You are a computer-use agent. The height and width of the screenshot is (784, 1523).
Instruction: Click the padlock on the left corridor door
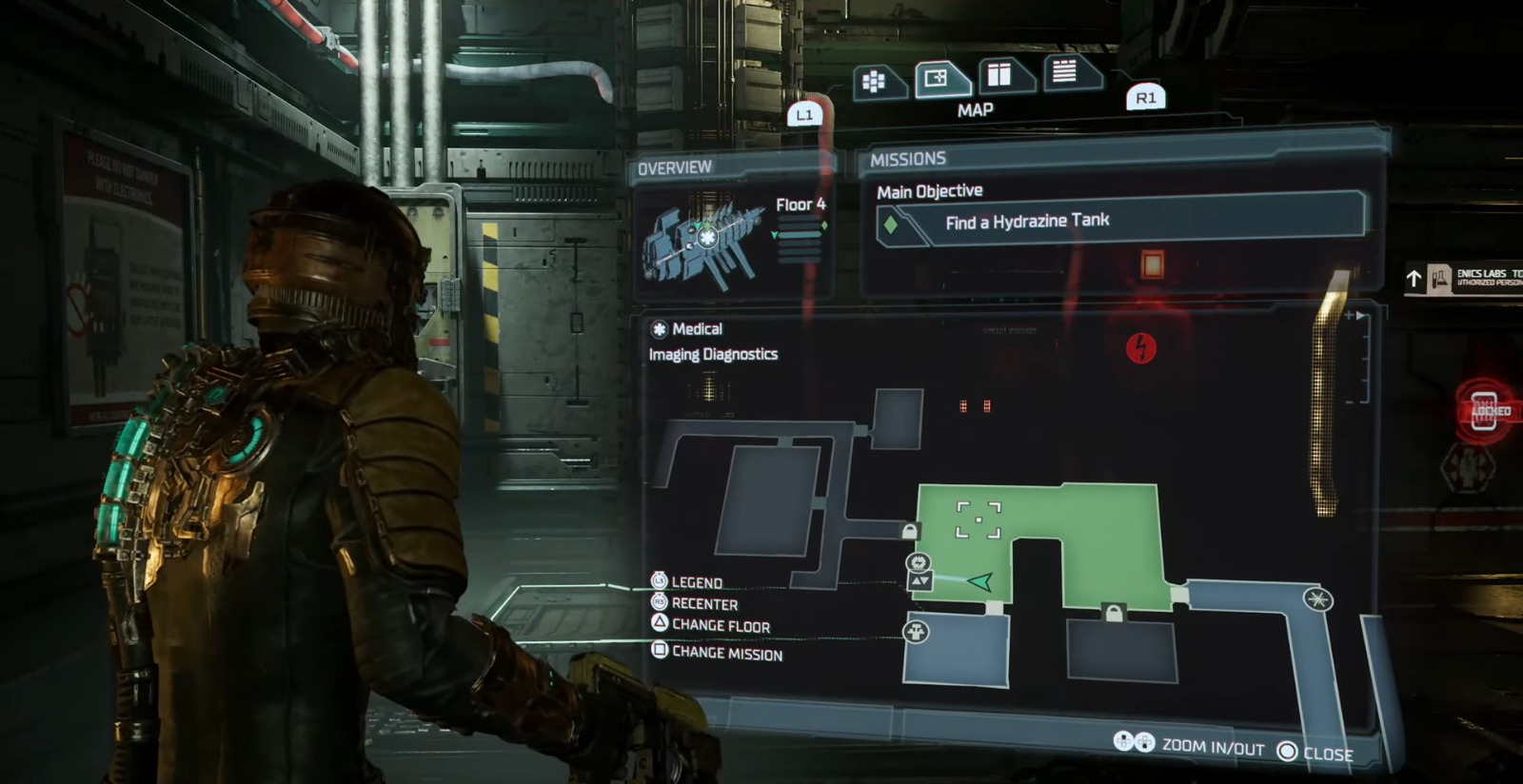click(910, 532)
